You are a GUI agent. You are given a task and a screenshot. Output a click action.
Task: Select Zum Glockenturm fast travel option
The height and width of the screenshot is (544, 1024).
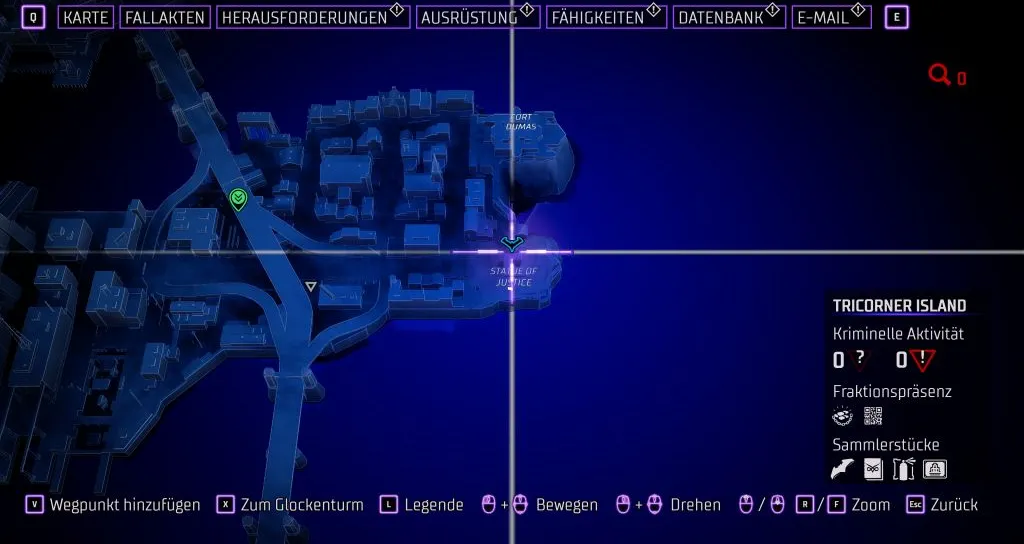[x=301, y=505]
